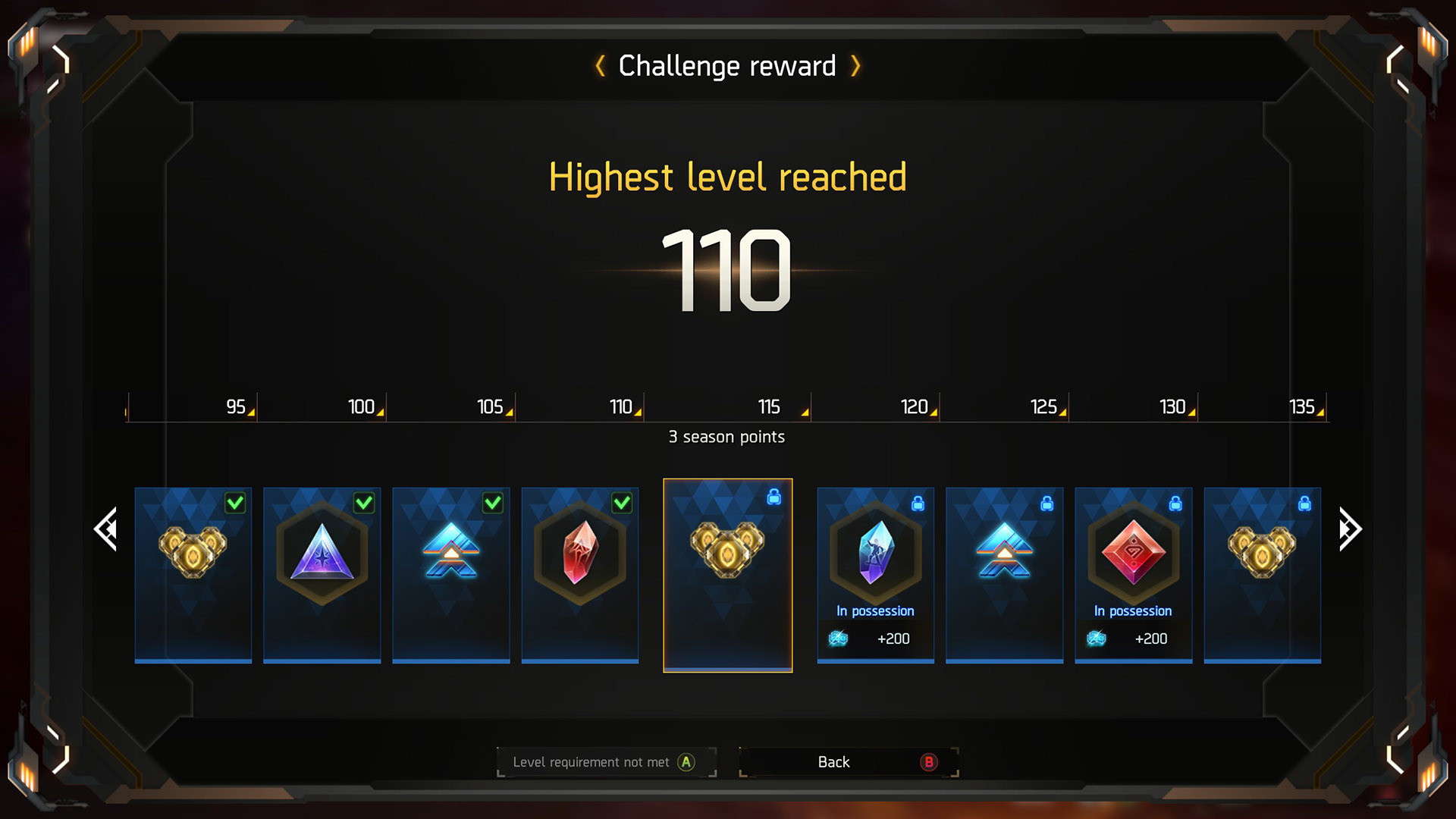1456x819 pixels.
Task: Click the green checkmark on the red crystal reward
Action: pyautogui.click(x=621, y=503)
